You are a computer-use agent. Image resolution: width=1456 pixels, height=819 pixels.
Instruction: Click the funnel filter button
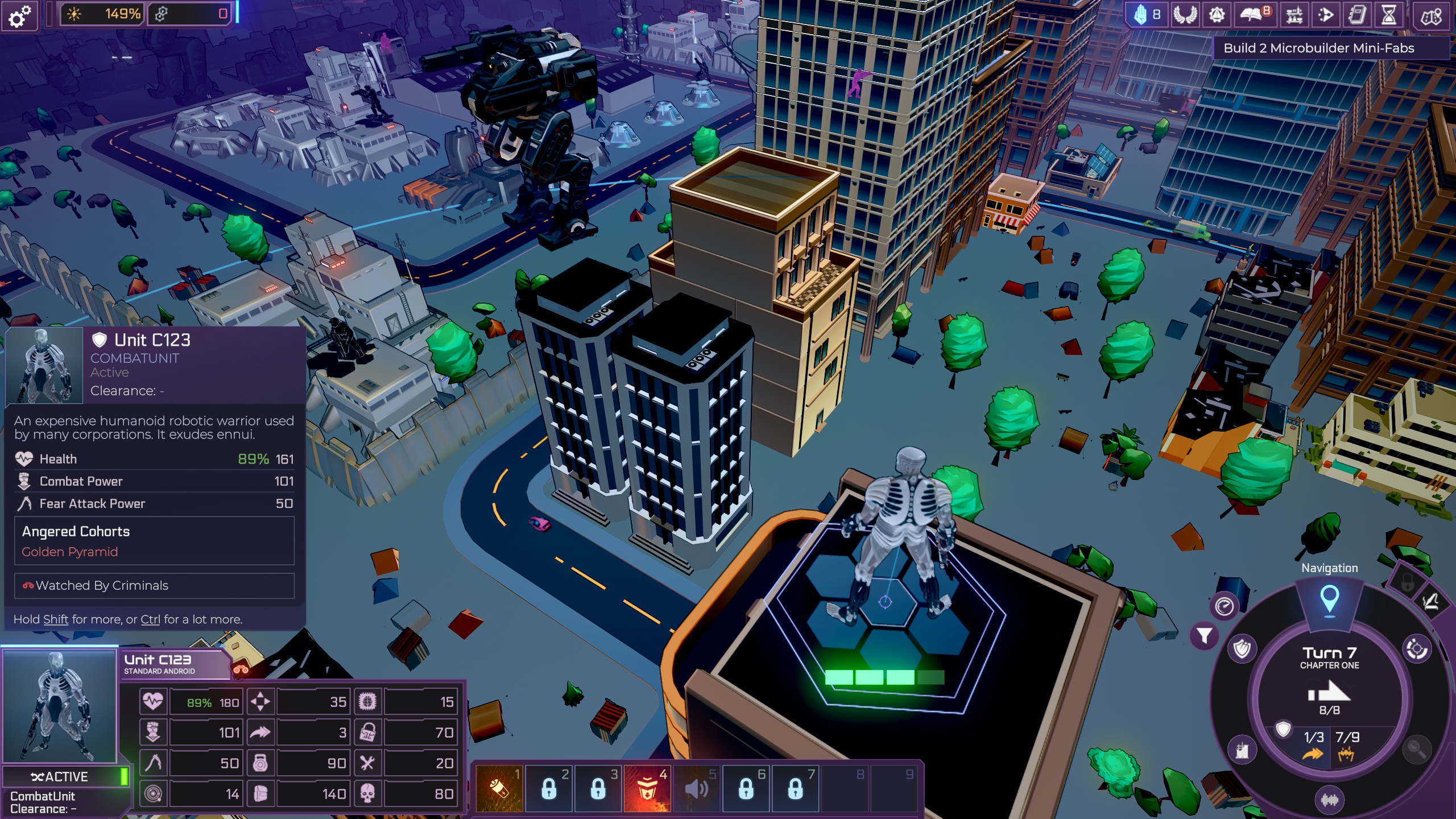pyautogui.click(x=1204, y=635)
